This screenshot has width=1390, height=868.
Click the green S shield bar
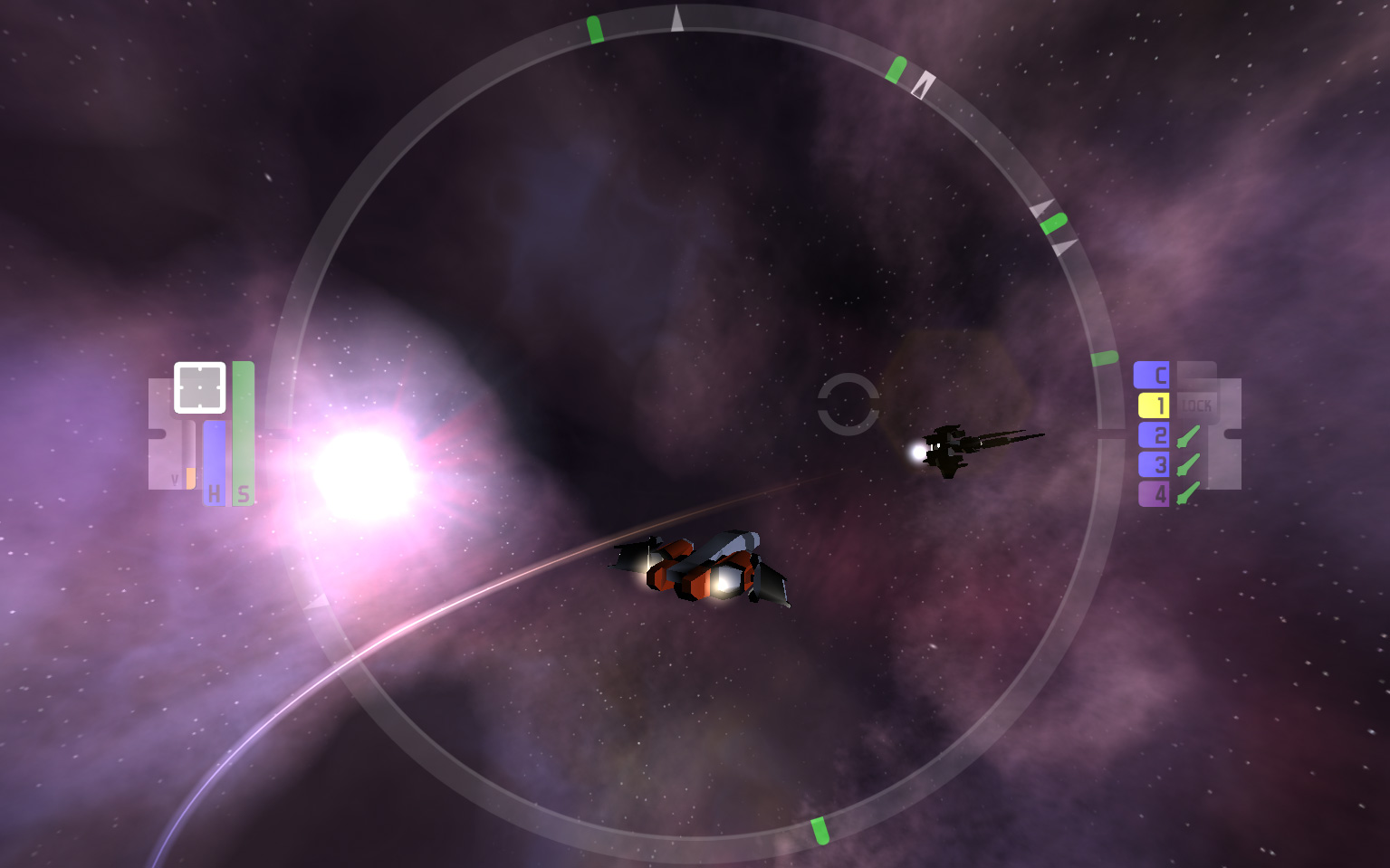coord(243,434)
